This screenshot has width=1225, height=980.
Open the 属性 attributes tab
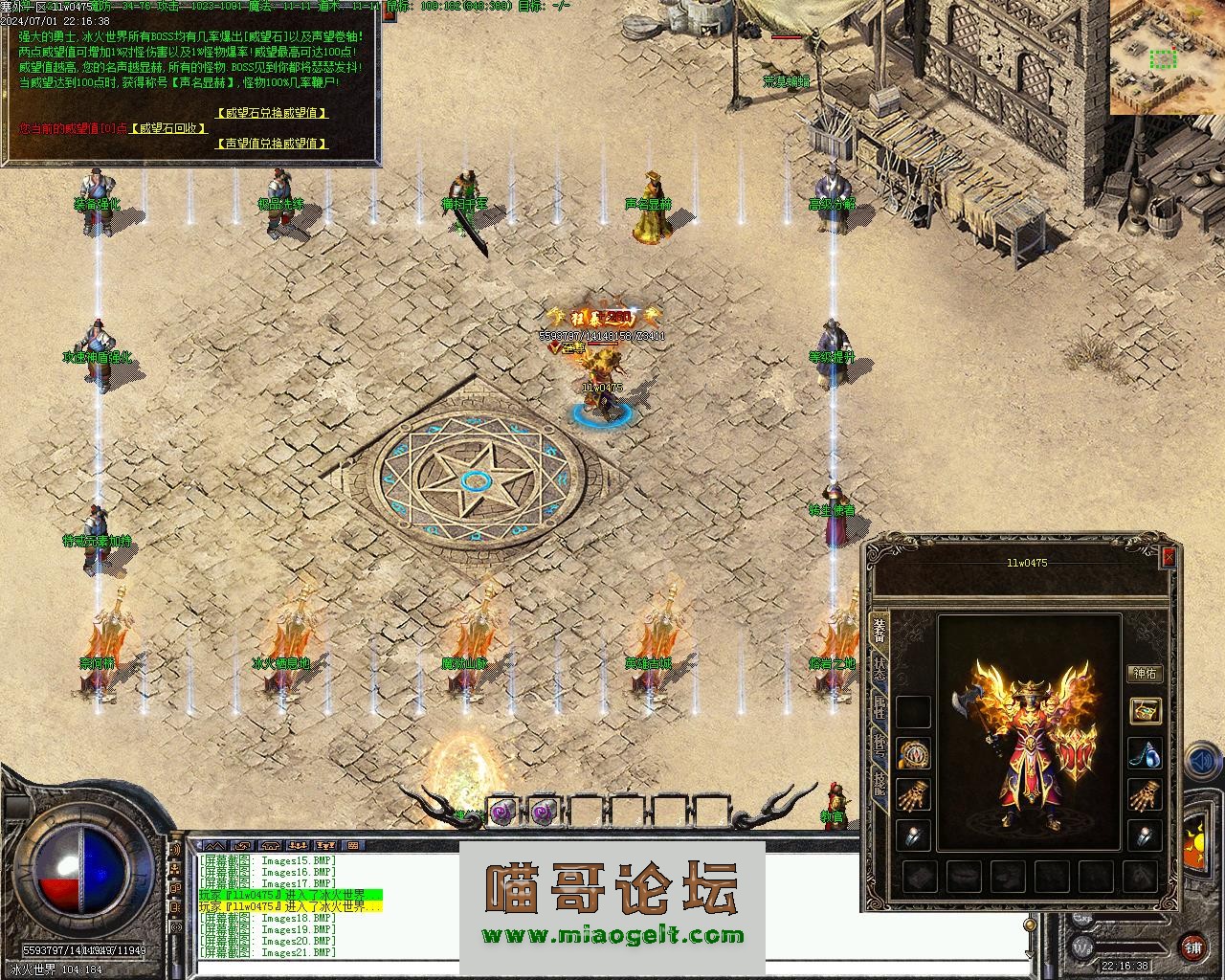click(x=879, y=707)
